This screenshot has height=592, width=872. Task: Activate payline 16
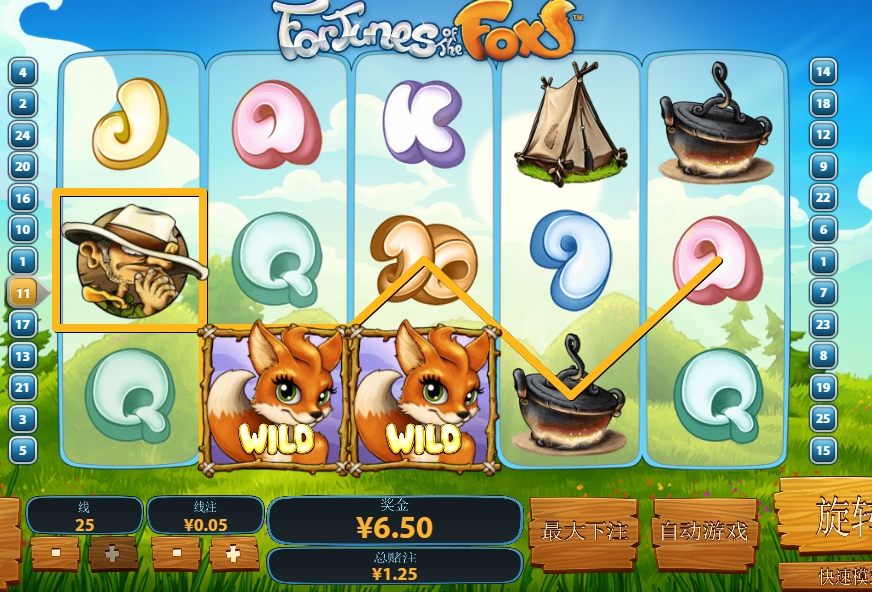click(x=23, y=198)
